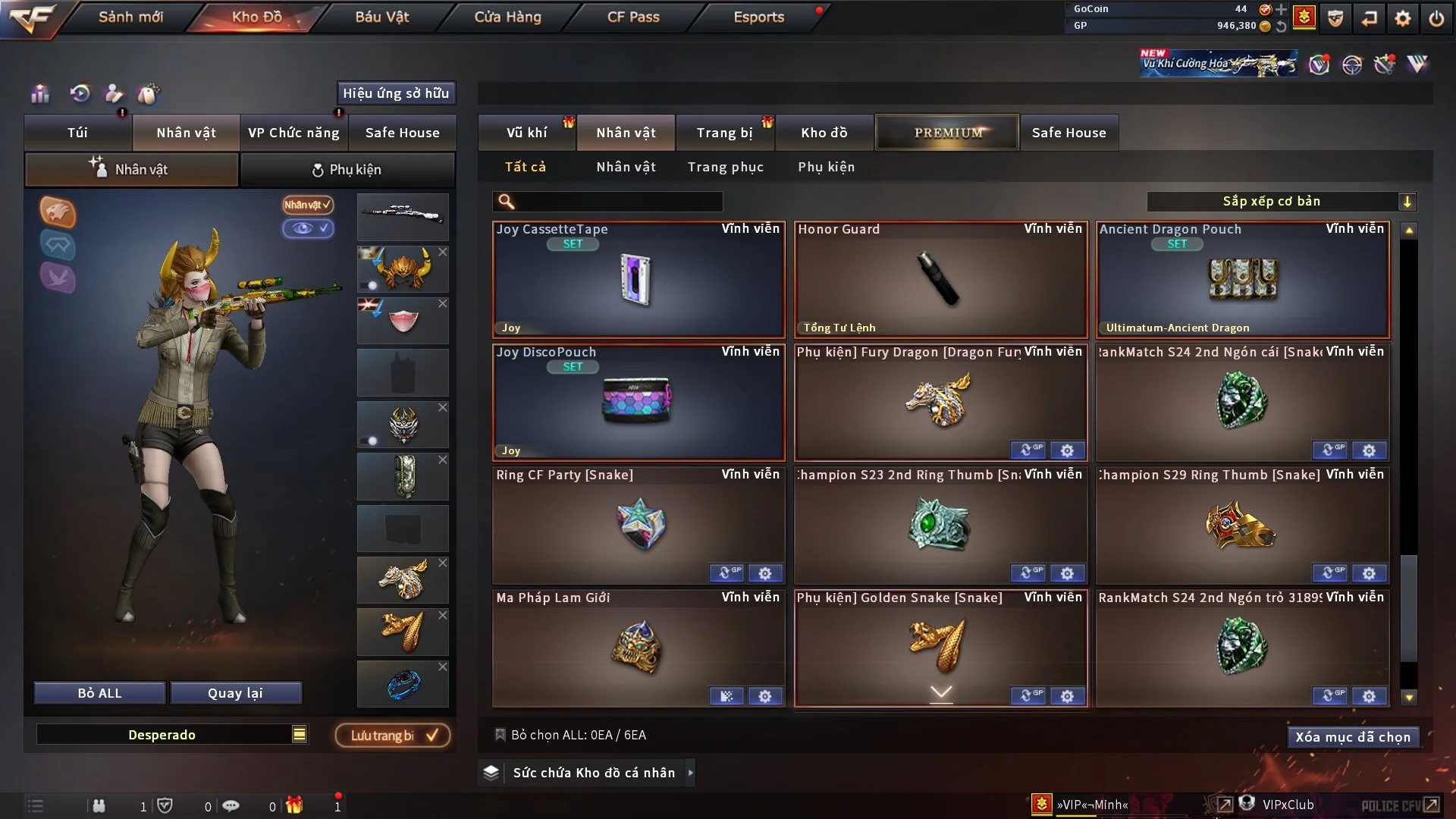Screen dimensions: 1456x819
Task: Save loadout with Lưu trang bị
Action: point(393,736)
